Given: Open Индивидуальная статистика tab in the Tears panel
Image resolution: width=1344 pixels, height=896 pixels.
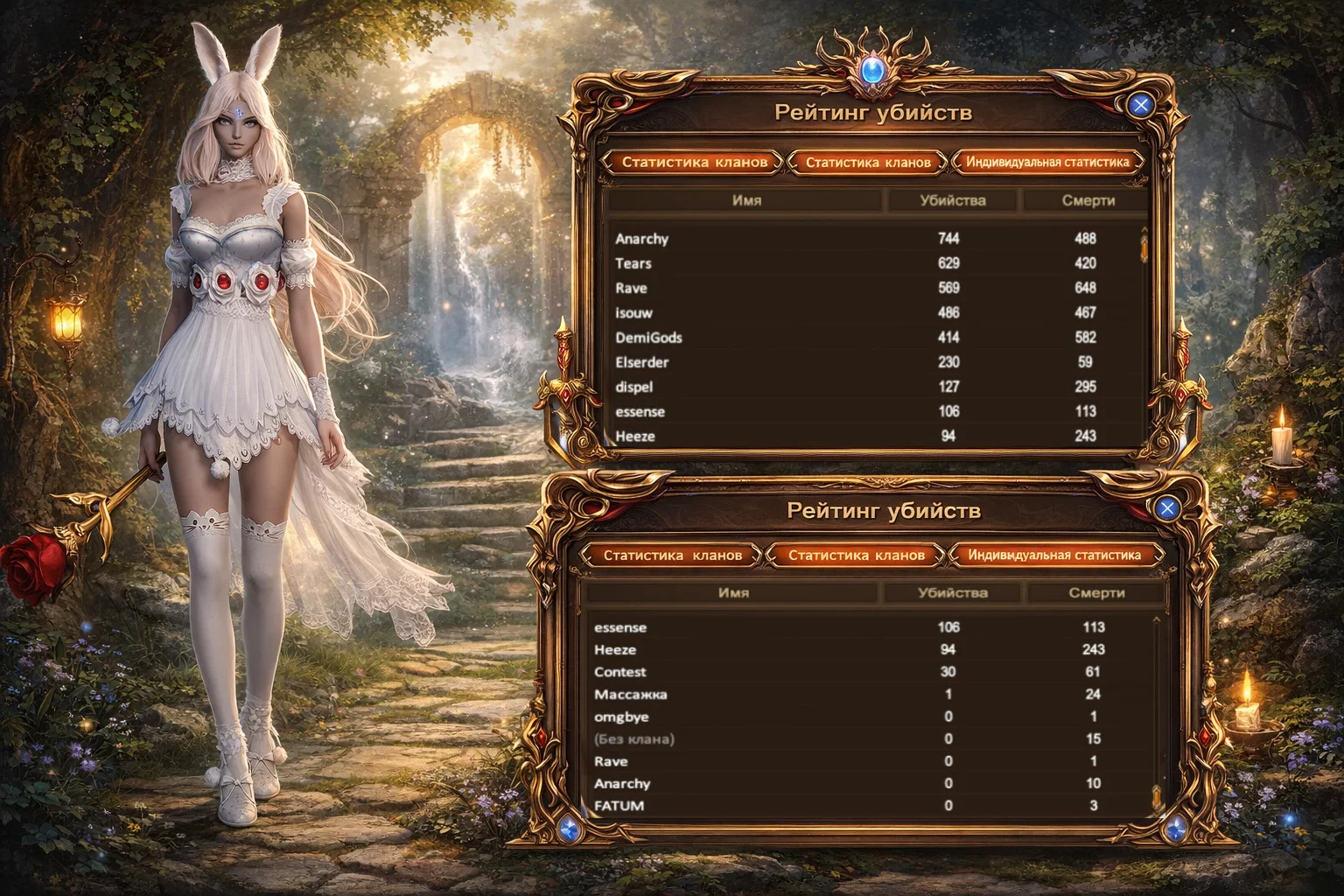Looking at the screenshot, I should 1047,162.
